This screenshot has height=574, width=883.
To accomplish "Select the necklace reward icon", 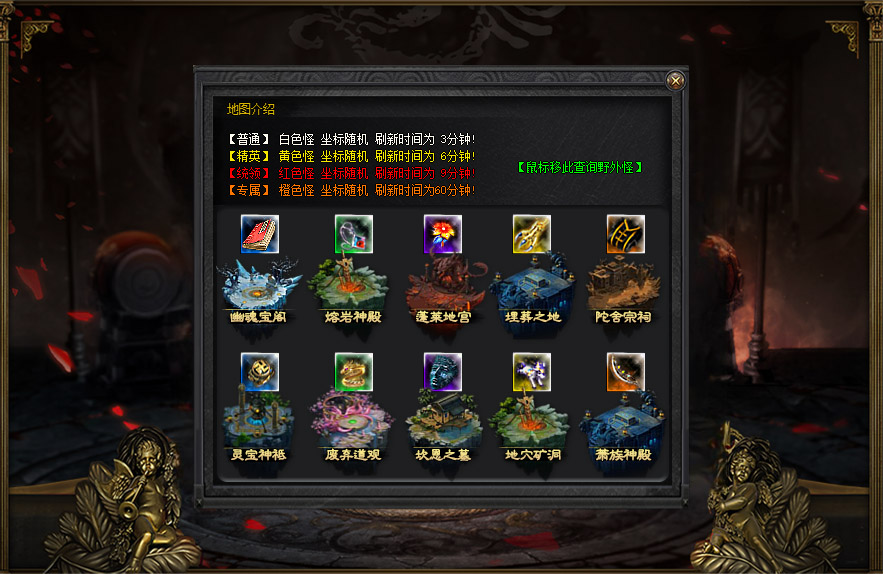I will (x=353, y=234).
